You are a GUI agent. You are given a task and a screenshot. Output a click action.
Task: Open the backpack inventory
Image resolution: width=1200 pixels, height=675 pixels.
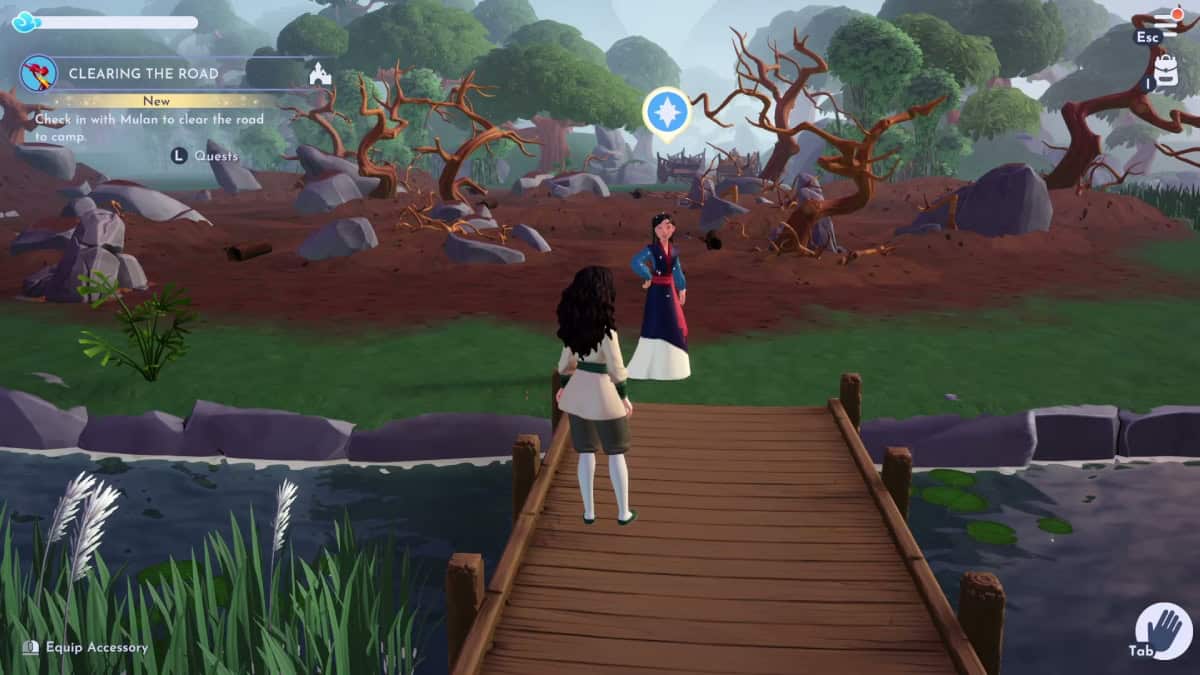(1165, 71)
